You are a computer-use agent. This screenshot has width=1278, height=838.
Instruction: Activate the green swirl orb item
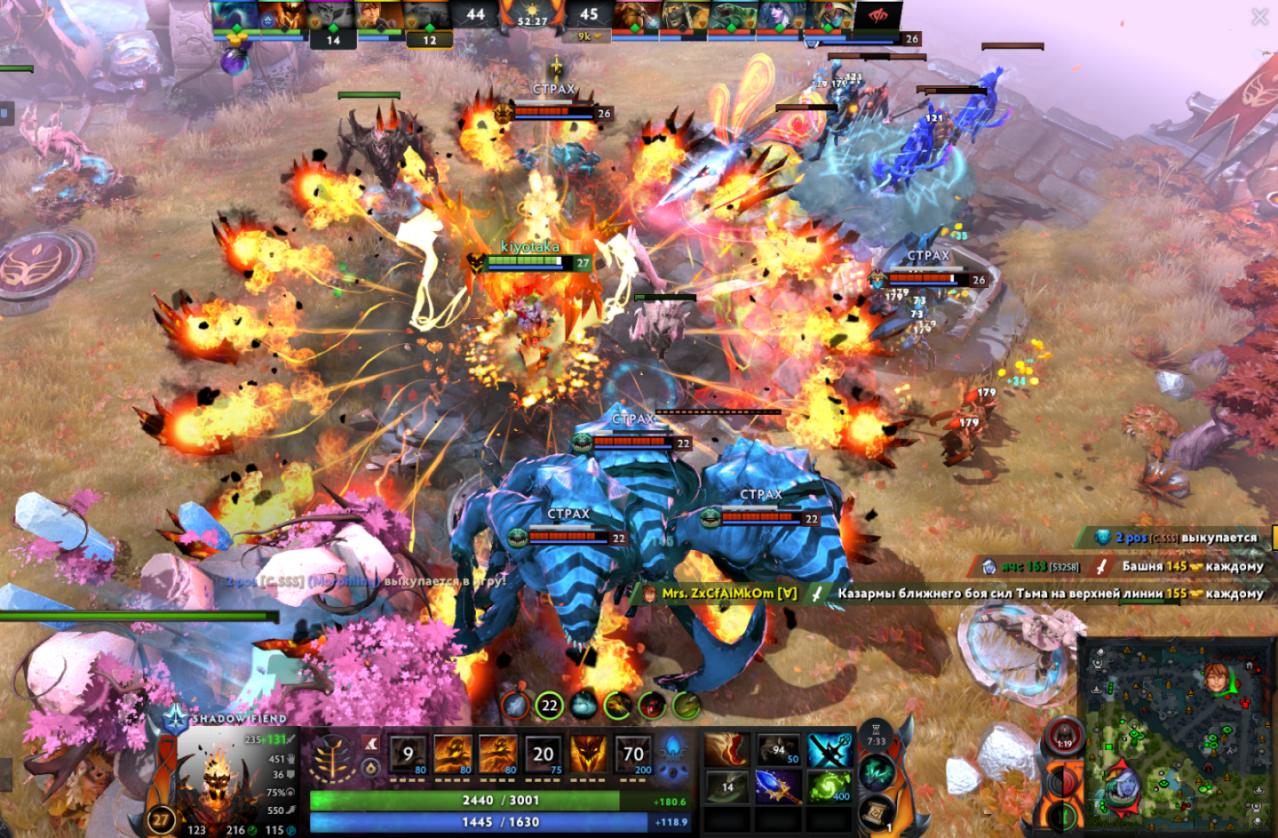(x=829, y=786)
